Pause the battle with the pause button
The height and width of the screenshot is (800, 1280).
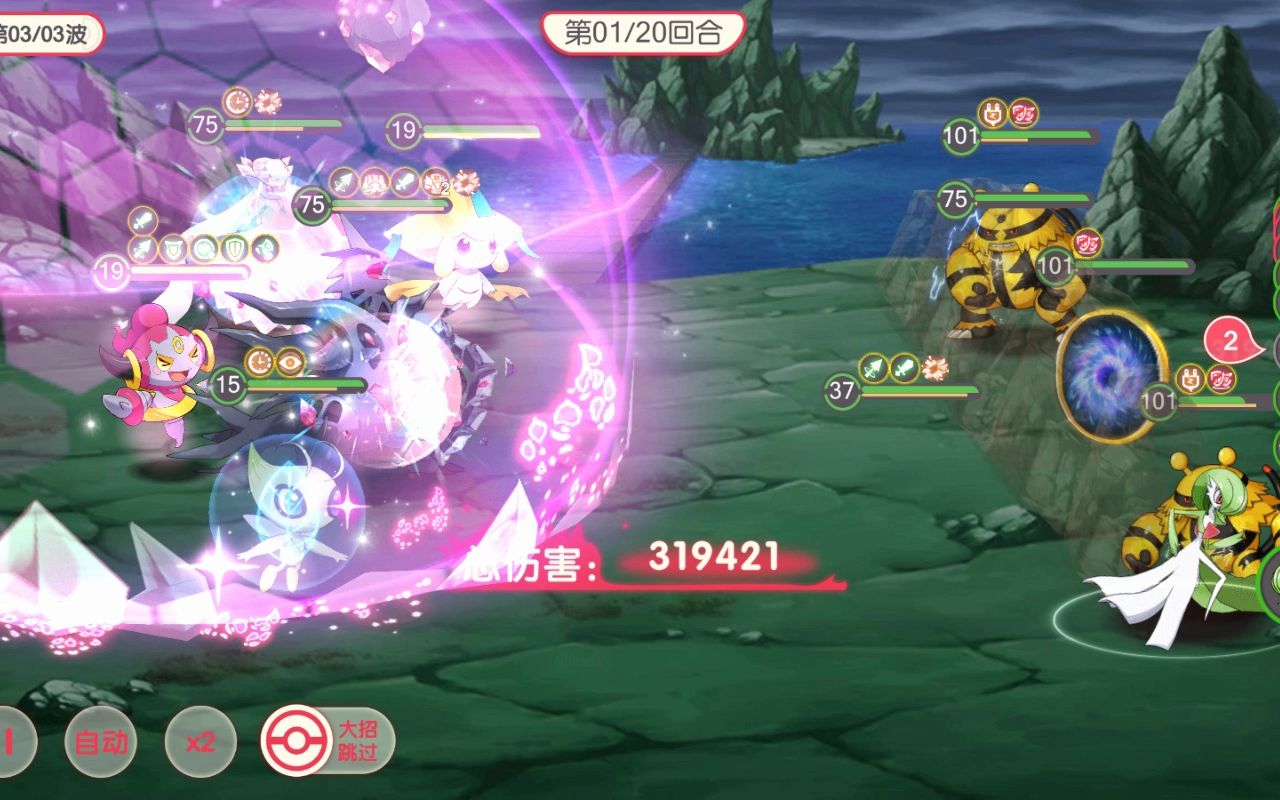[12, 743]
